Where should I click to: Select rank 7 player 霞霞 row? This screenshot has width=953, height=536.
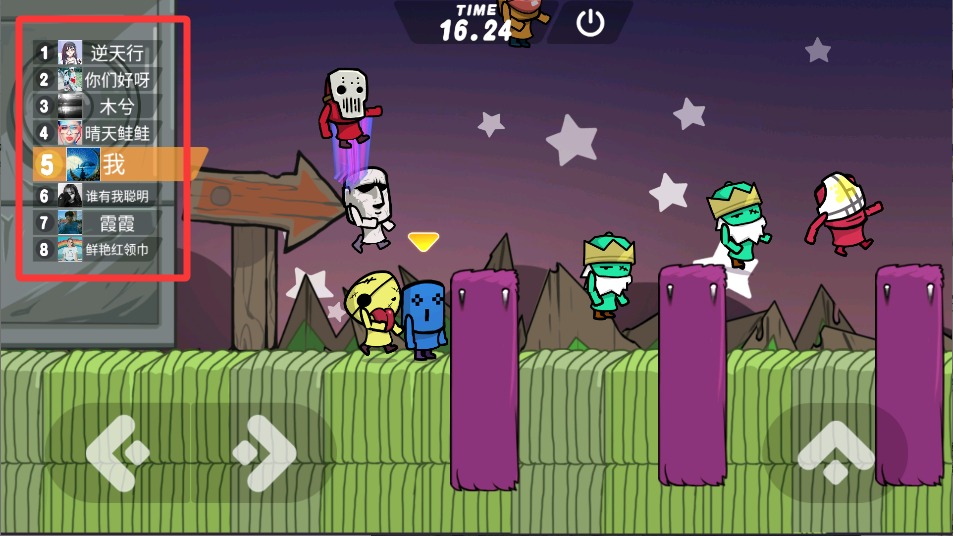coord(96,223)
